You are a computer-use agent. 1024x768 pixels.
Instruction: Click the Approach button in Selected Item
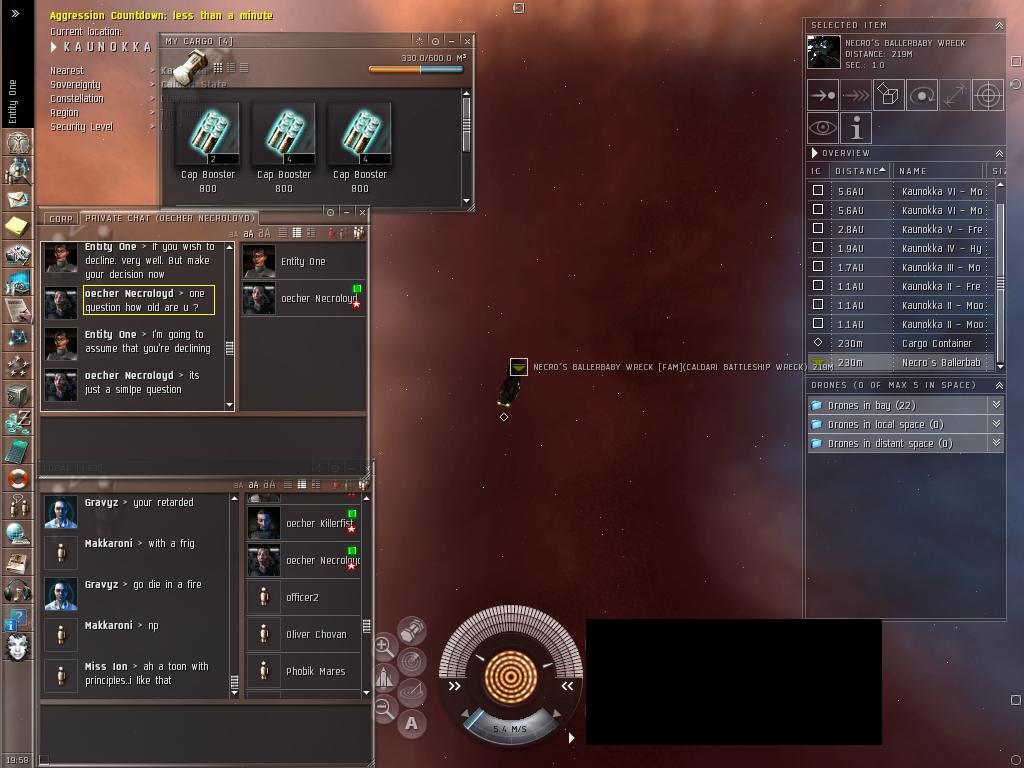822,95
